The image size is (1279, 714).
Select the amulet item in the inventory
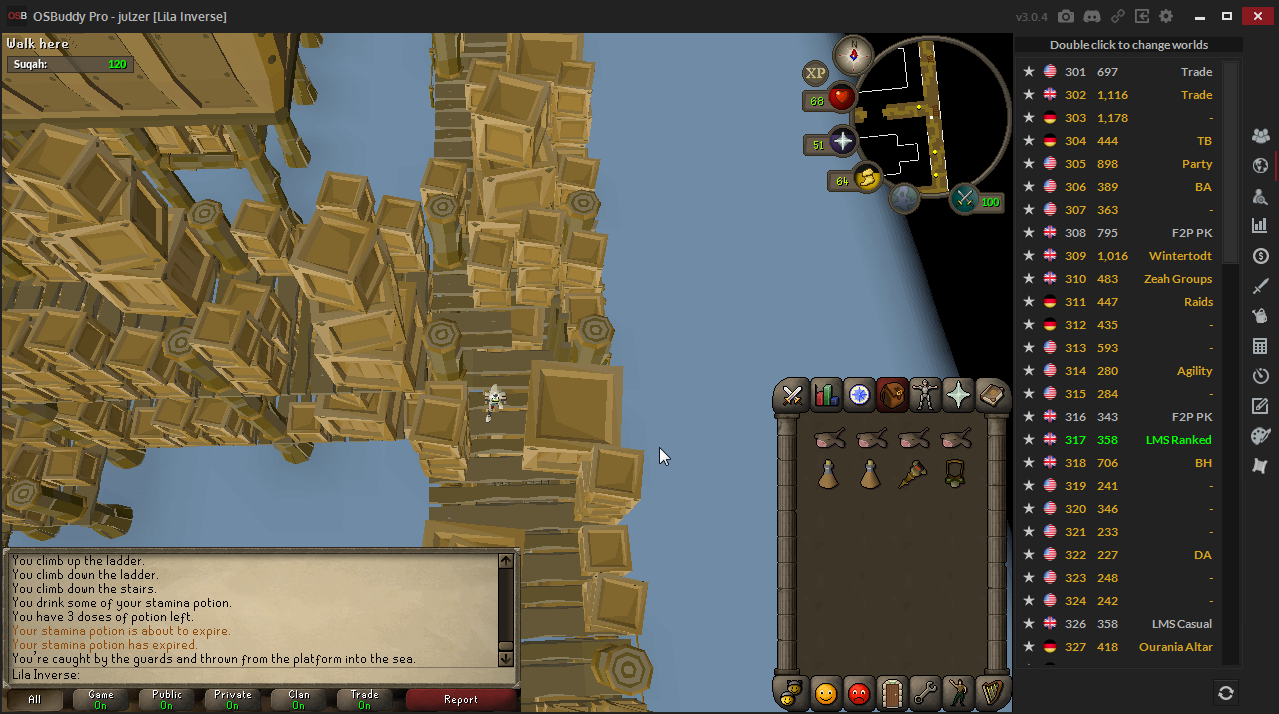(955, 474)
